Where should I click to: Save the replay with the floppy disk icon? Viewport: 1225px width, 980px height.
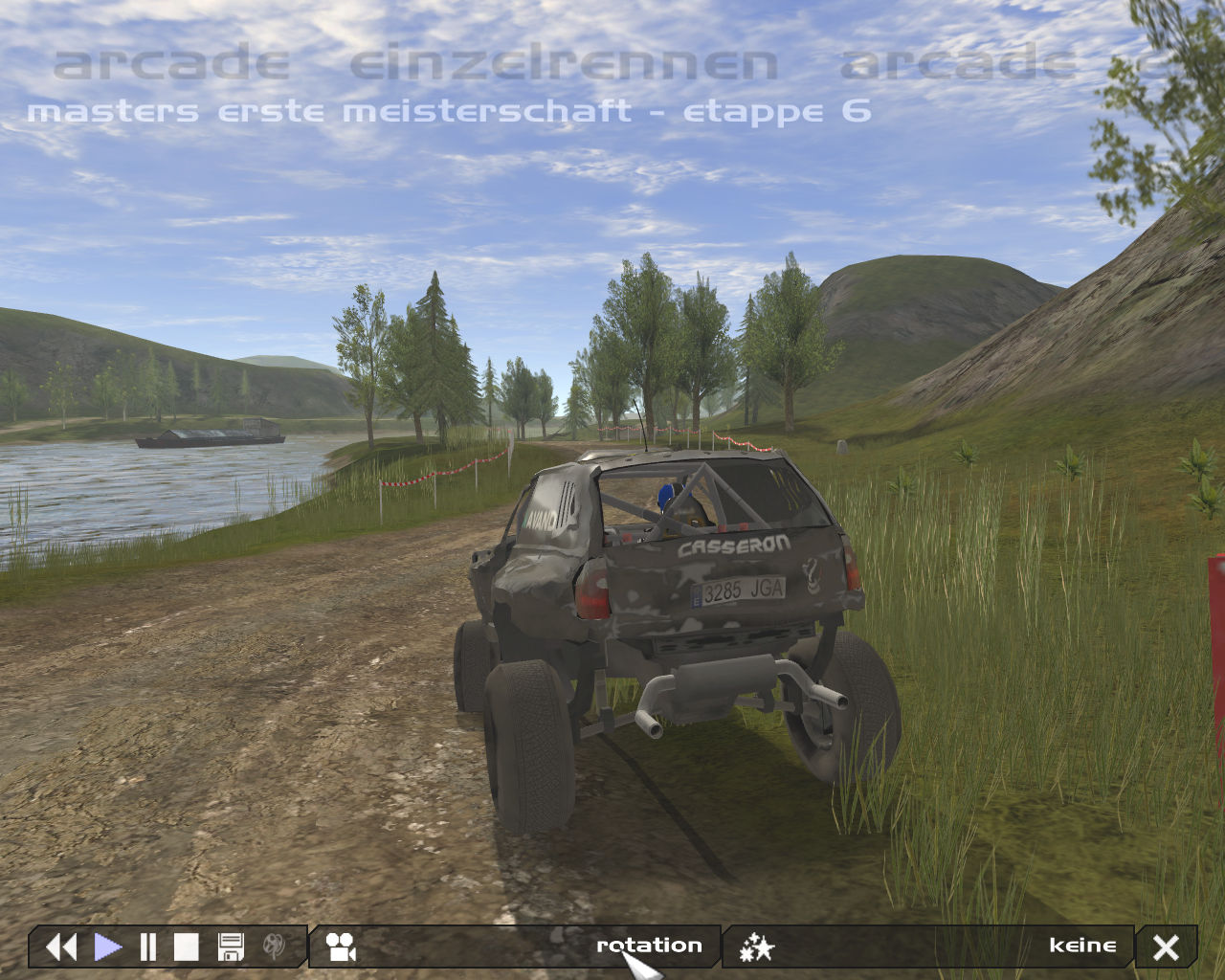(x=231, y=947)
